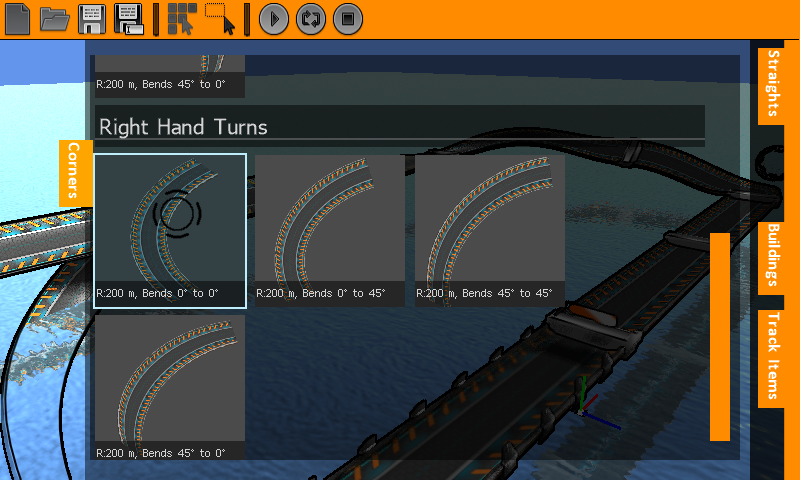Image resolution: width=800 pixels, height=480 pixels.
Task: Activate the tile grid selection tool
Action: tap(181, 19)
